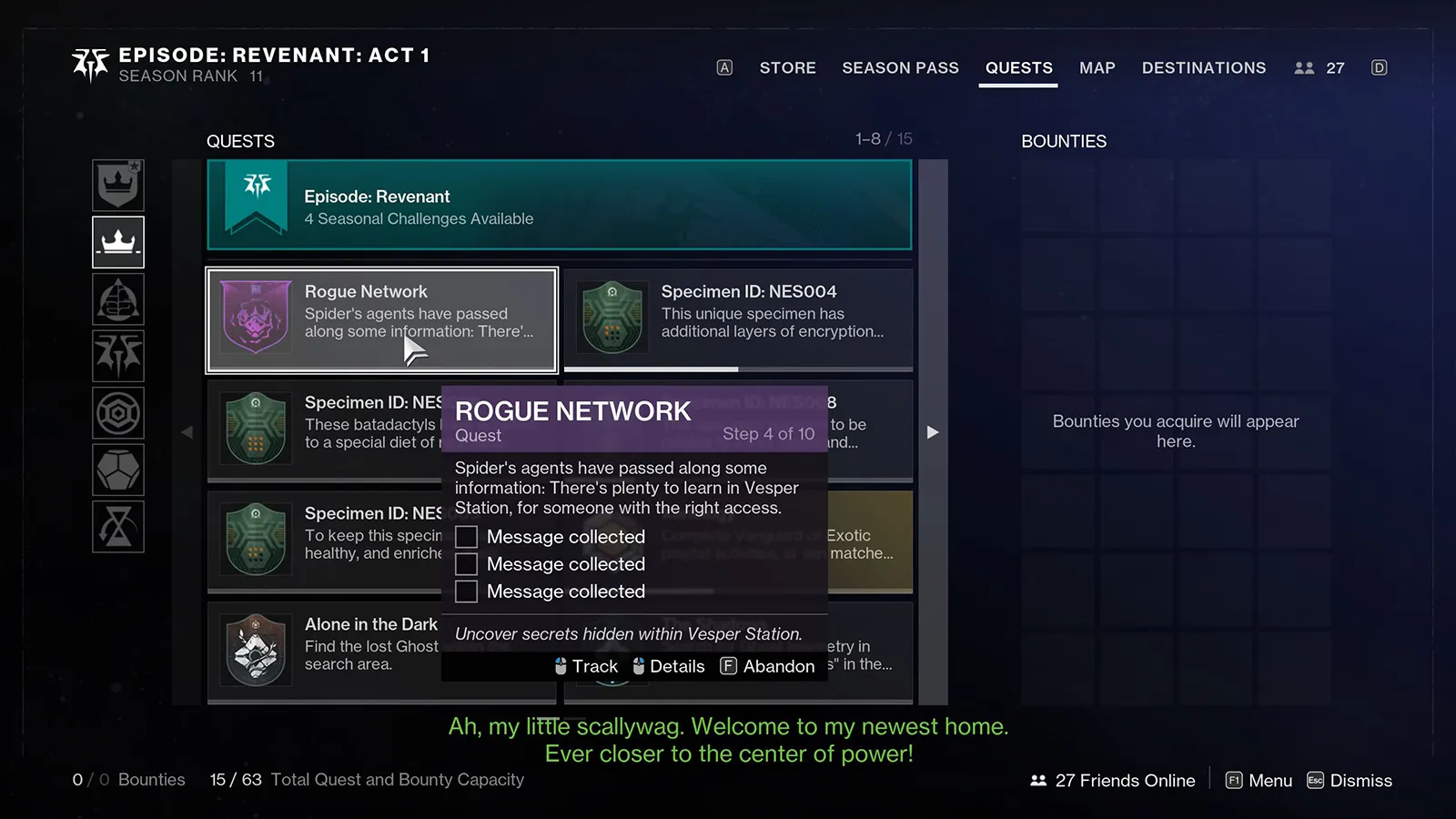The height and width of the screenshot is (819, 1456).
Task: Expand the Episode: Revenant seasonal challenges banner
Action: 559,206
